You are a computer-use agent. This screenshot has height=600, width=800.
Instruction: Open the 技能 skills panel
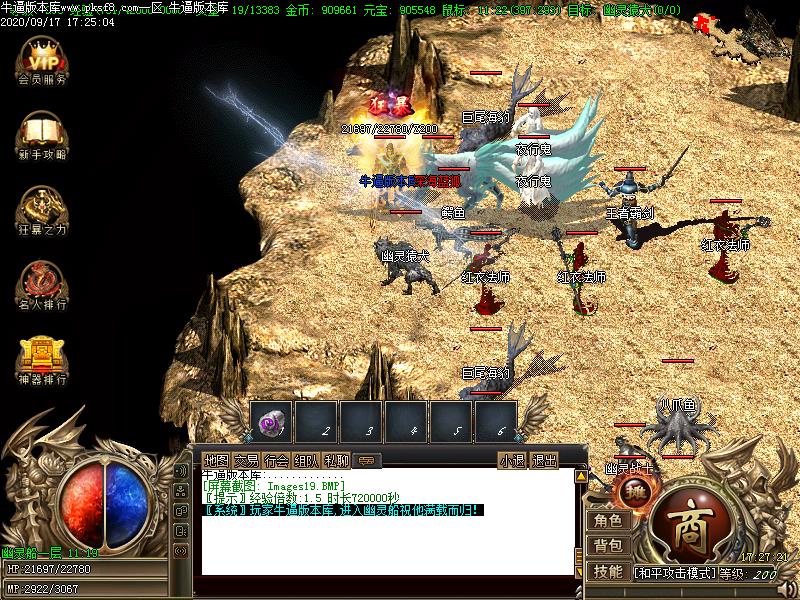[608, 572]
